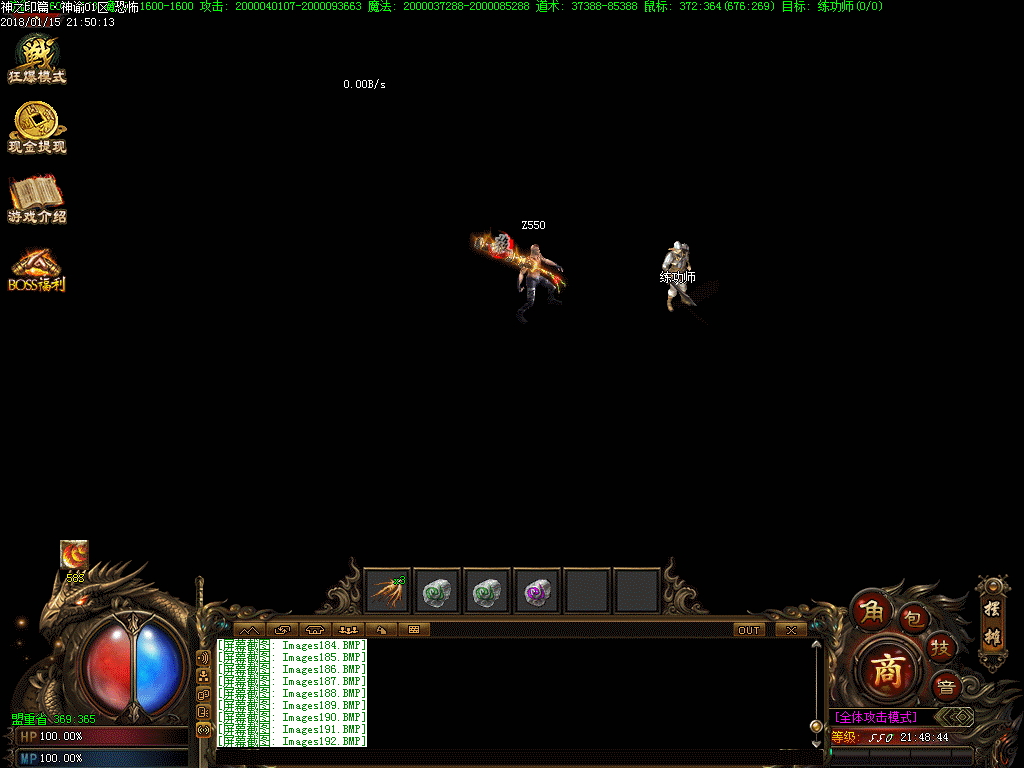Viewport: 1024px width, 768px height.
Task: Activate the 狂暴模式 berserk mode icon
Action: coord(37,59)
